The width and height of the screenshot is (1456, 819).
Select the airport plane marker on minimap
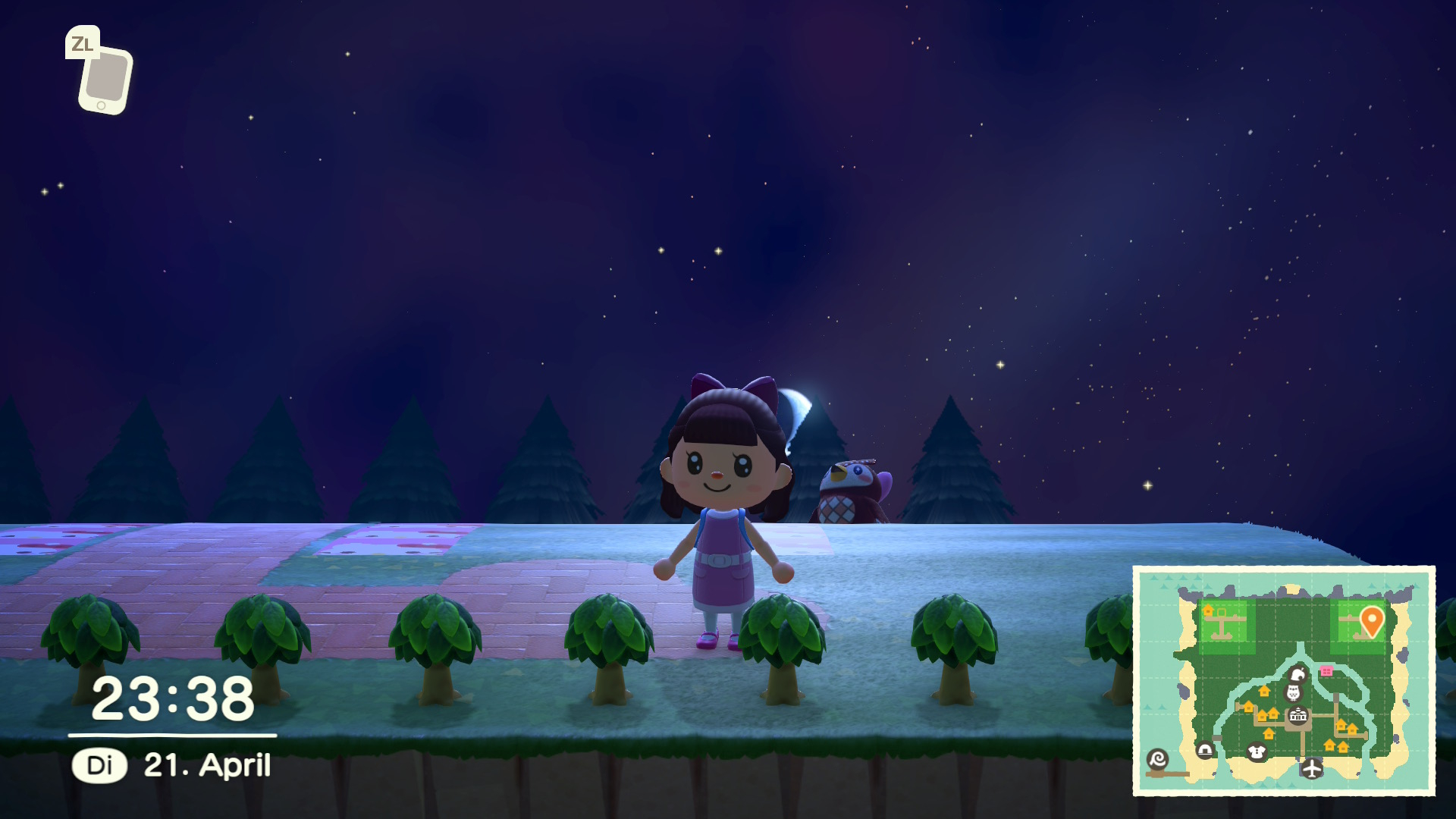[1311, 769]
